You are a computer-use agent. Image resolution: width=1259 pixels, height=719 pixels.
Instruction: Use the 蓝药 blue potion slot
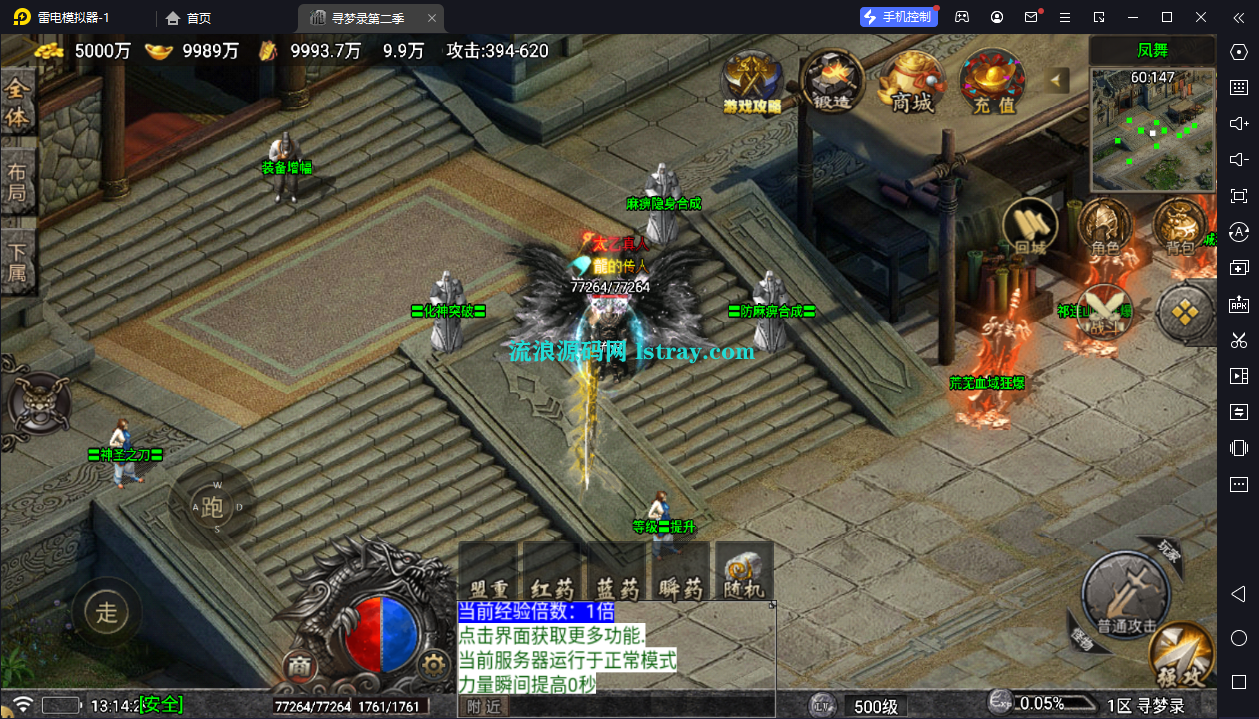point(616,573)
